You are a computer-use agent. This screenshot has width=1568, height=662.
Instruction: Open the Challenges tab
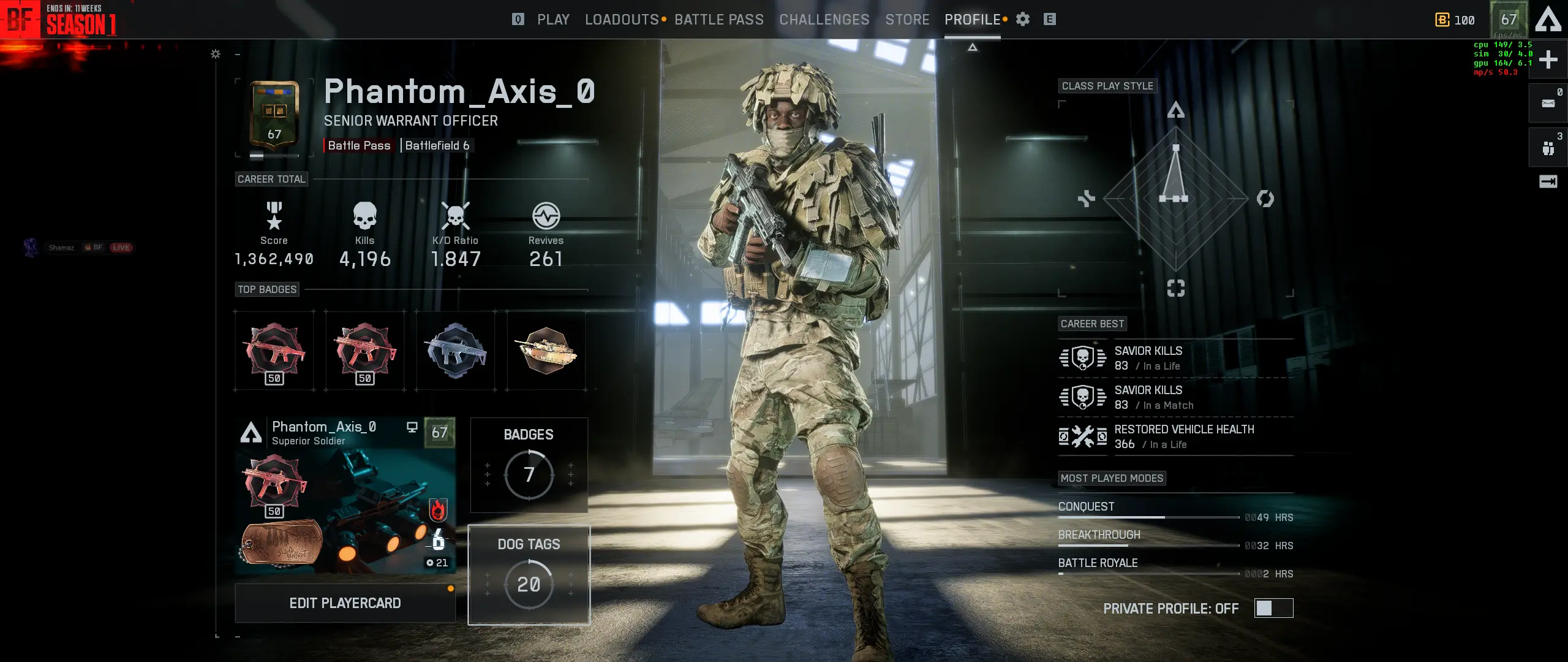pos(824,20)
